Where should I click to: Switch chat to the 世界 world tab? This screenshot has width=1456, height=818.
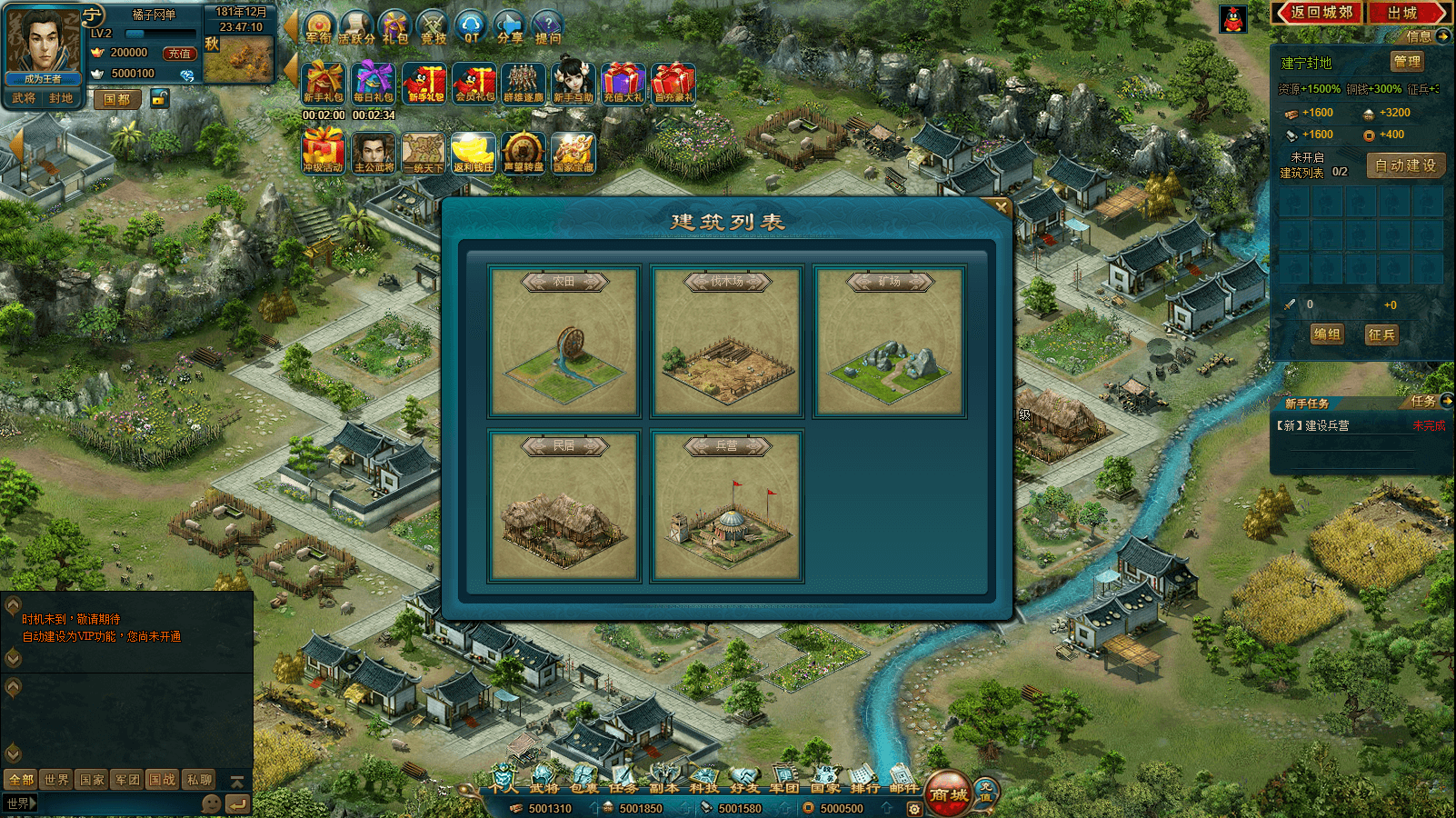(56, 780)
